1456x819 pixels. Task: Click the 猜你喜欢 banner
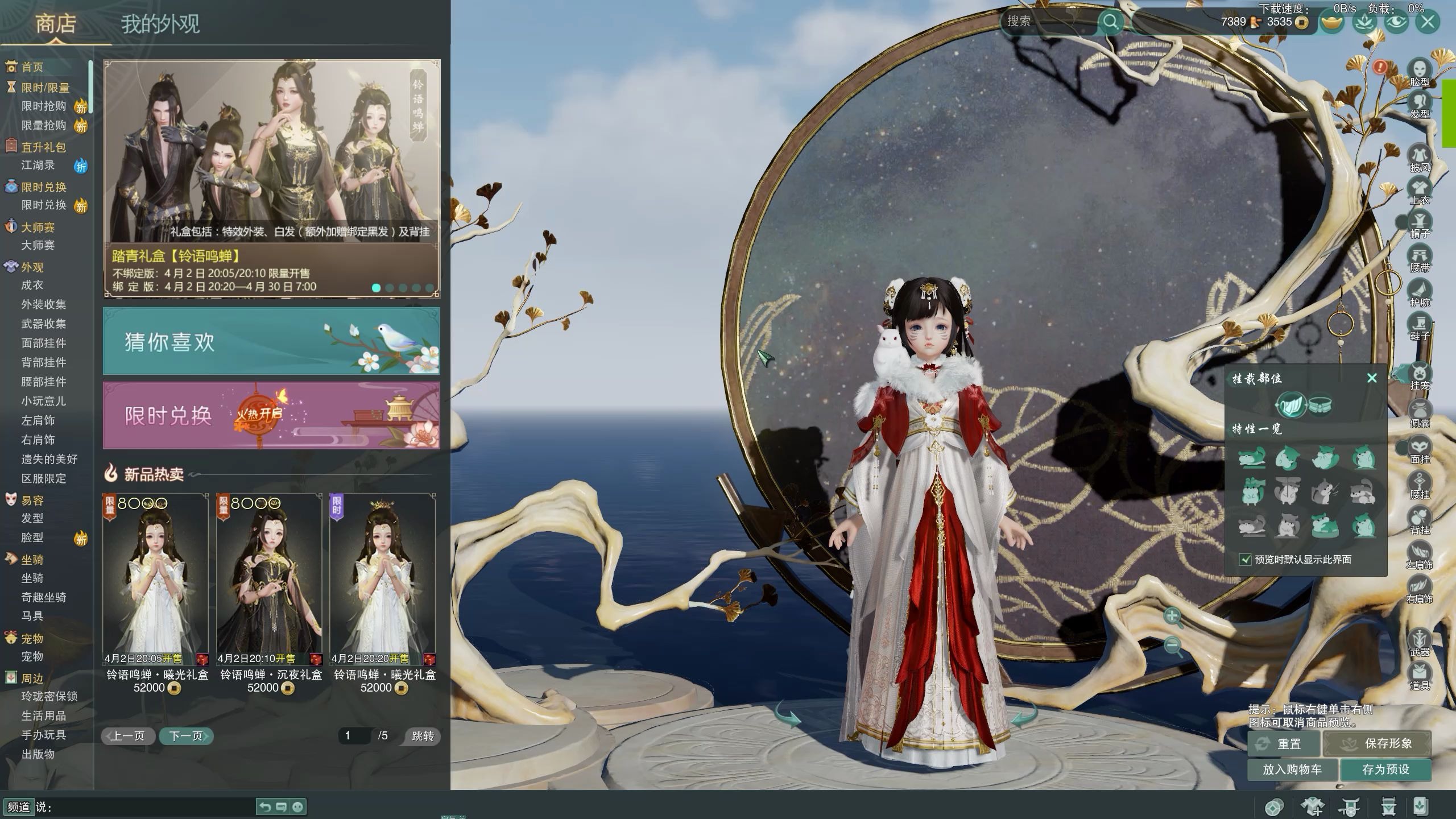(271, 341)
